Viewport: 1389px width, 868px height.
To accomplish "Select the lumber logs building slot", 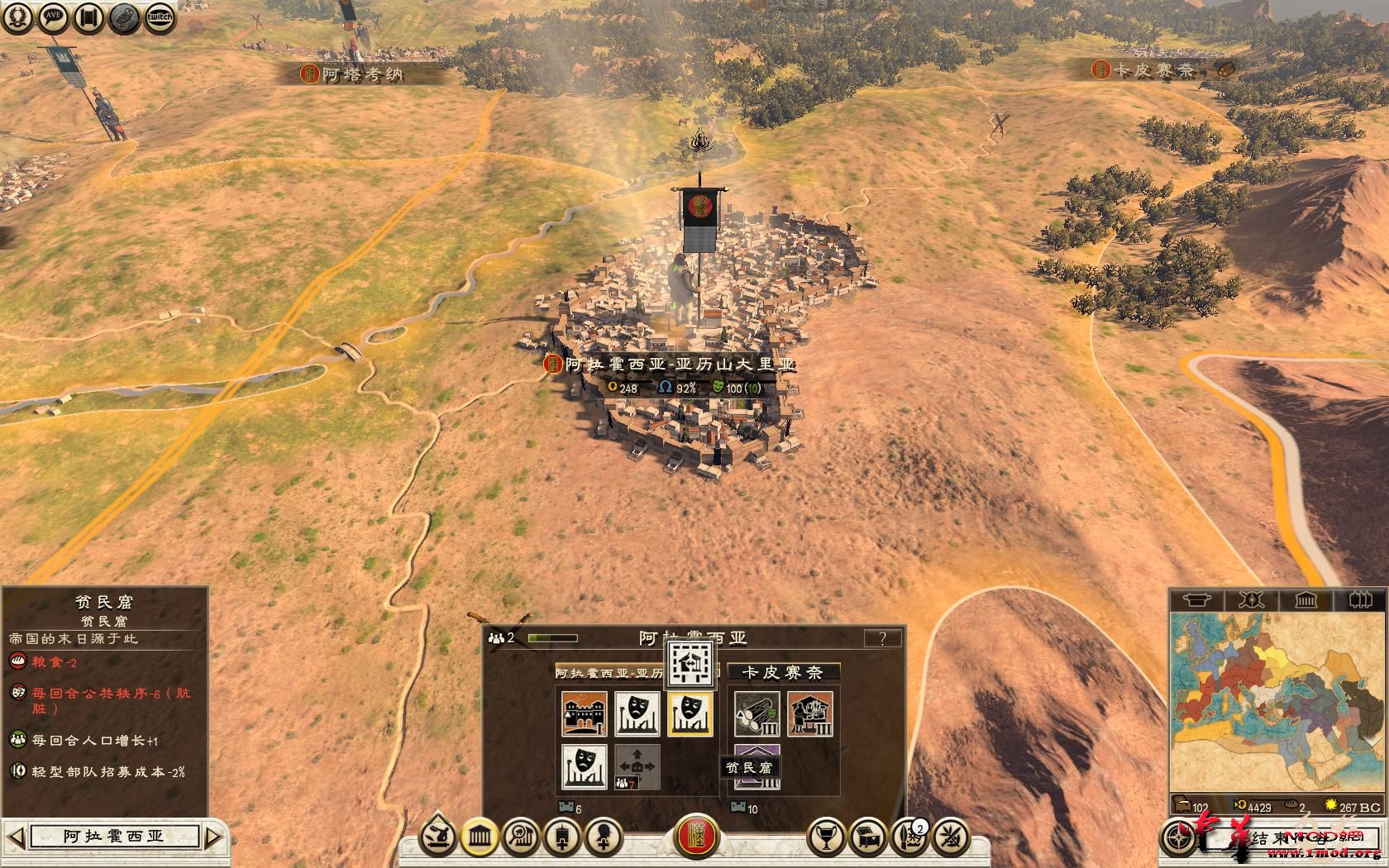I will (757, 714).
